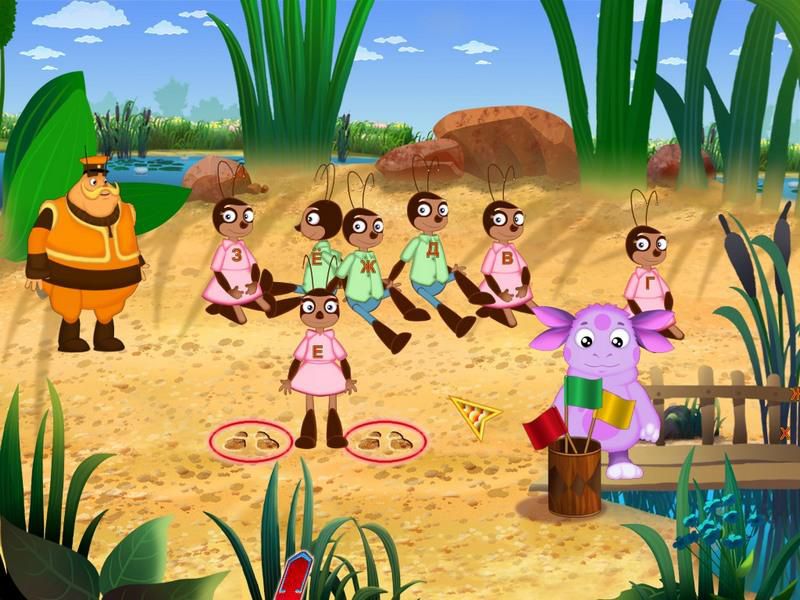
Task: Select the red flag in the cup
Action: coord(543,426)
